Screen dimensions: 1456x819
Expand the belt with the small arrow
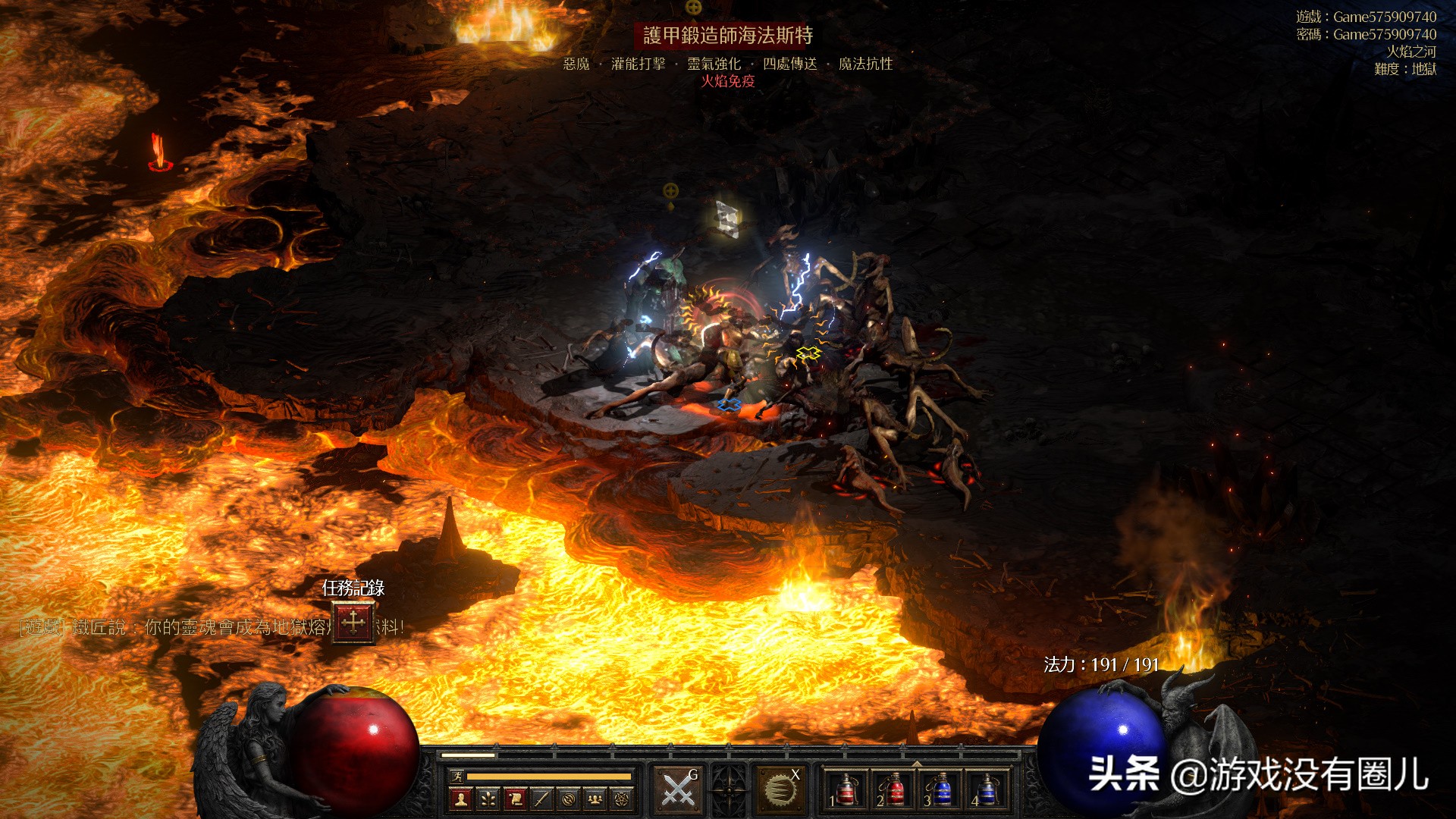click(x=917, y=763)
